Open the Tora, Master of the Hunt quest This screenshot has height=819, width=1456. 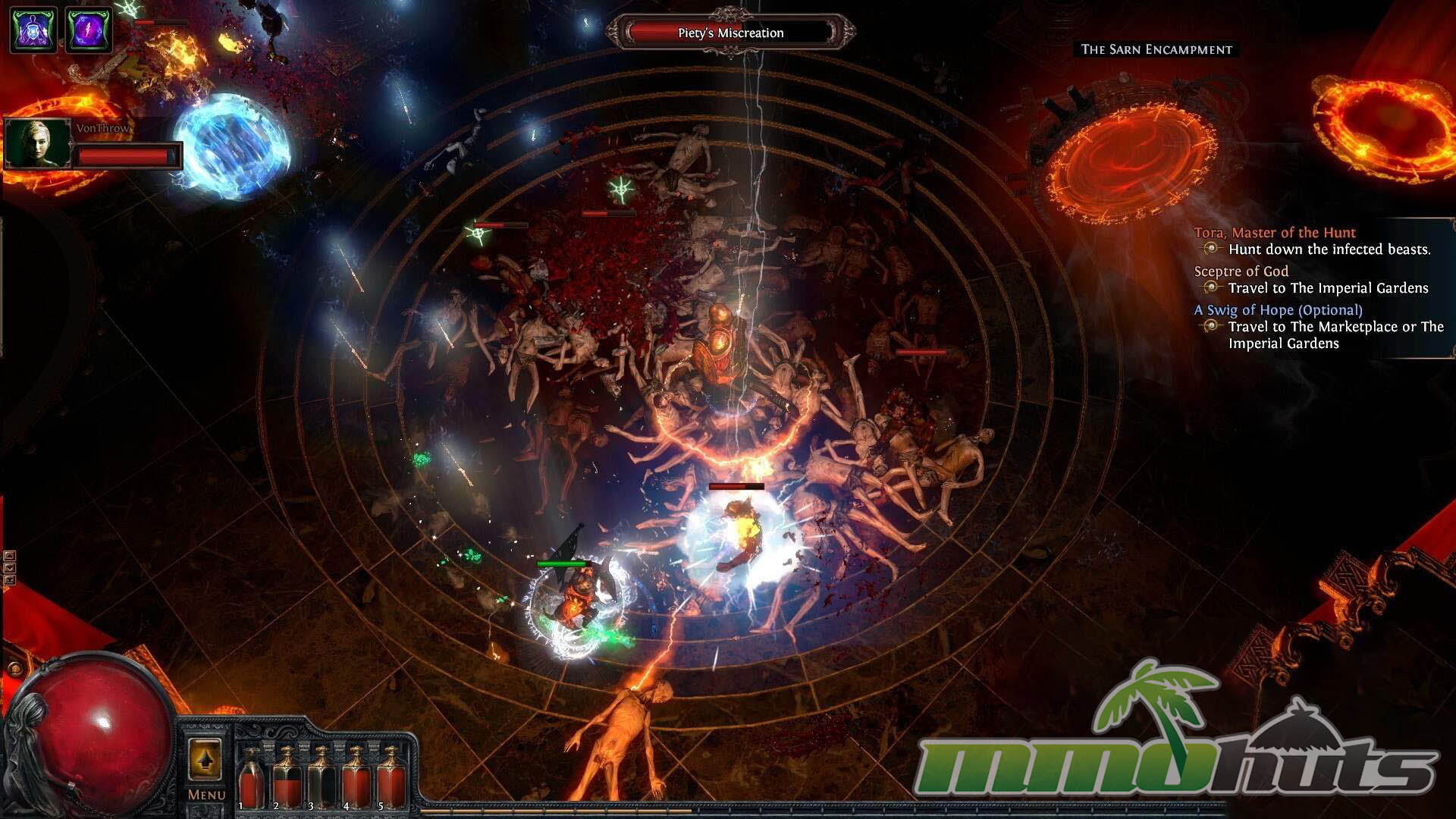coord(1274,233)
